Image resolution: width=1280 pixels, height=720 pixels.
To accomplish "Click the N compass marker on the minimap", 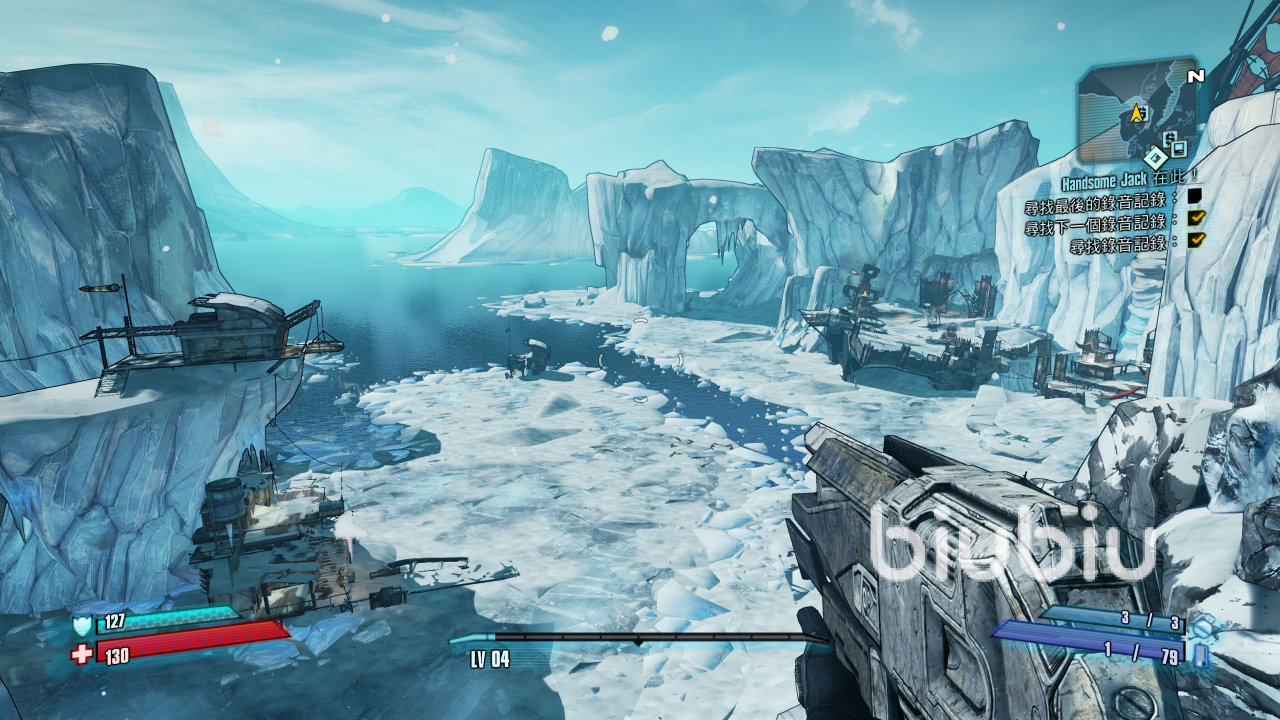I will (1195, 76).
